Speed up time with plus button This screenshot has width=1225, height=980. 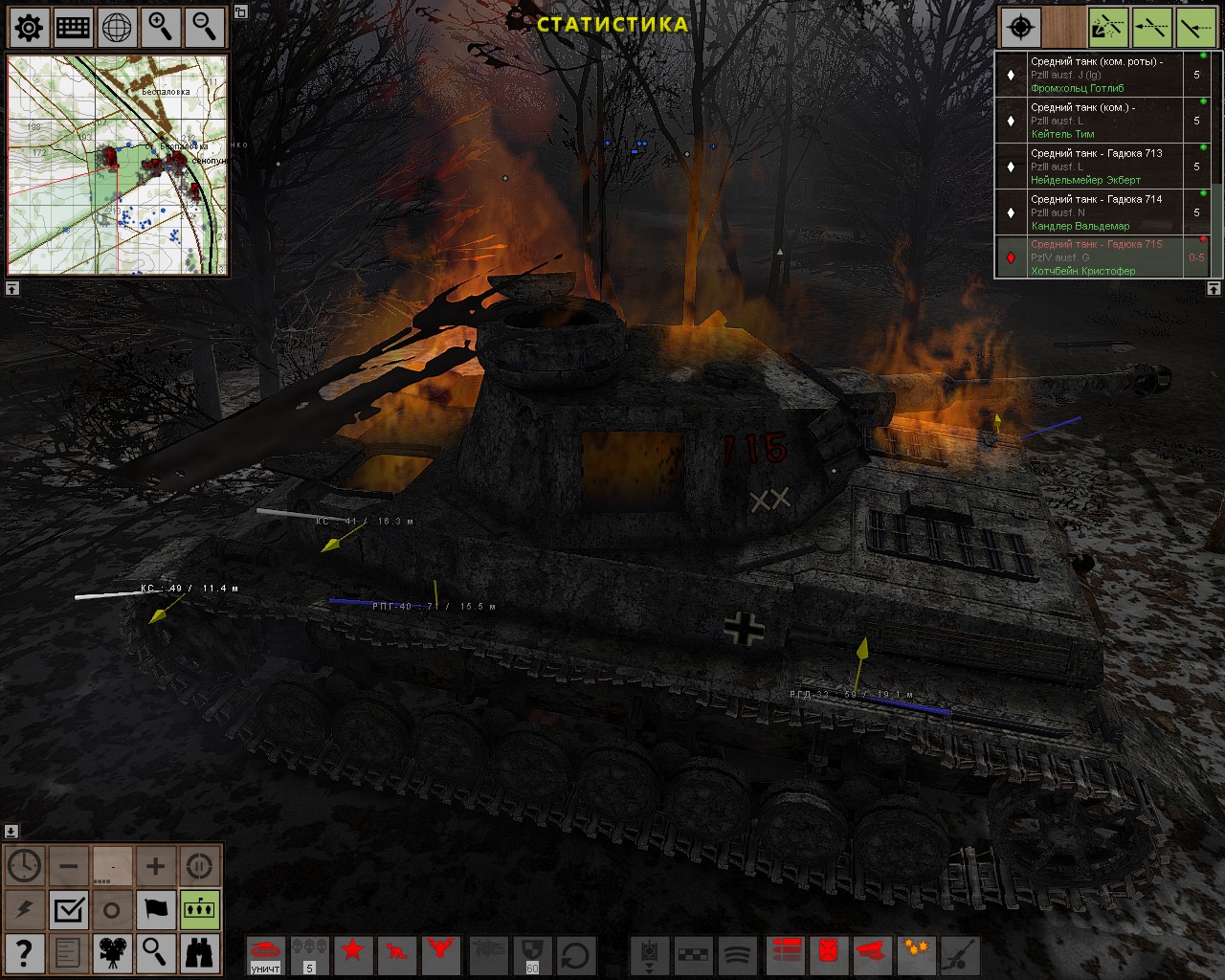(x=156, y=866)
